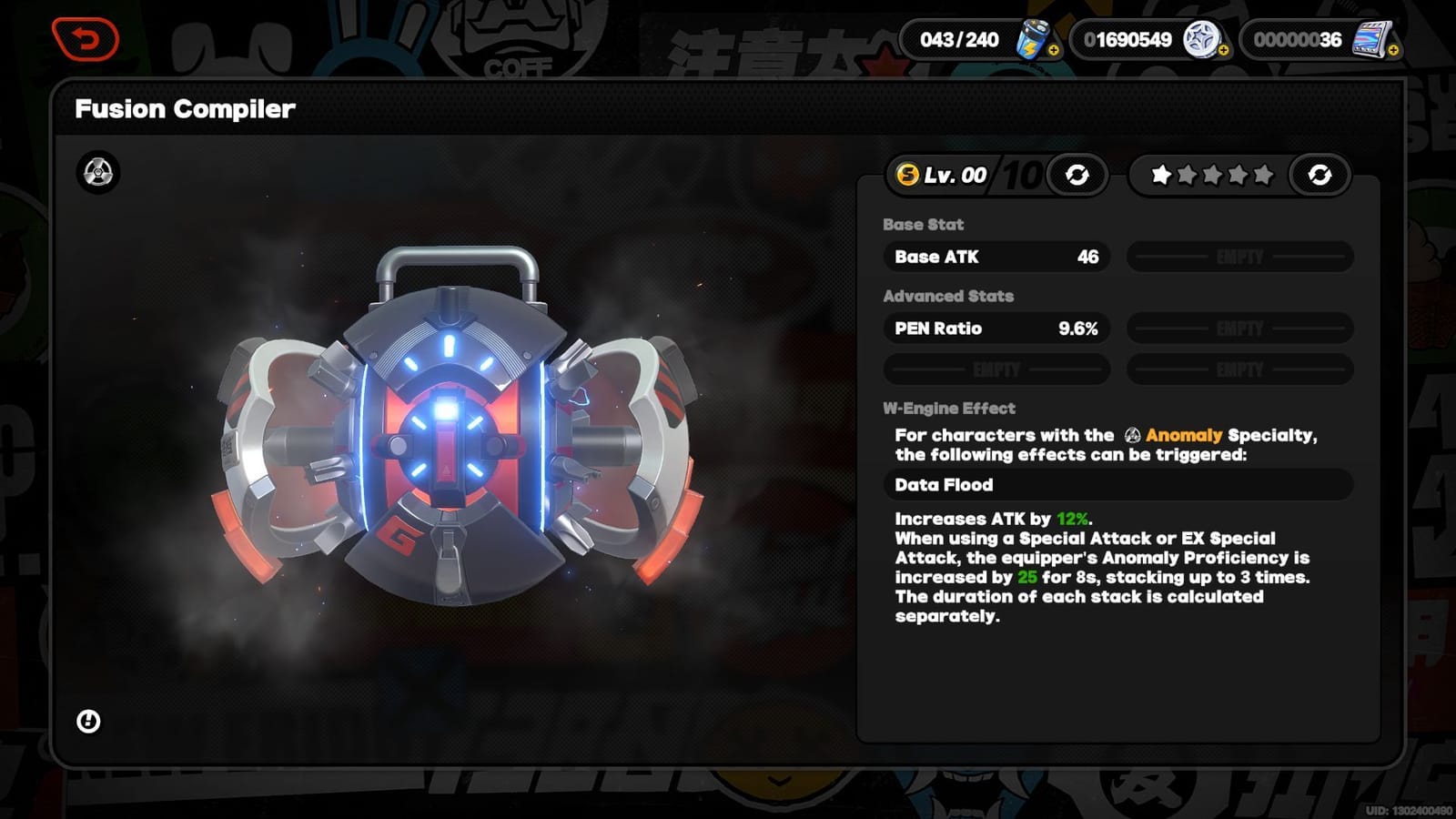
Task: Click the EMPTY slot beside Base ATK
Action: click(x=1238, y=257)
